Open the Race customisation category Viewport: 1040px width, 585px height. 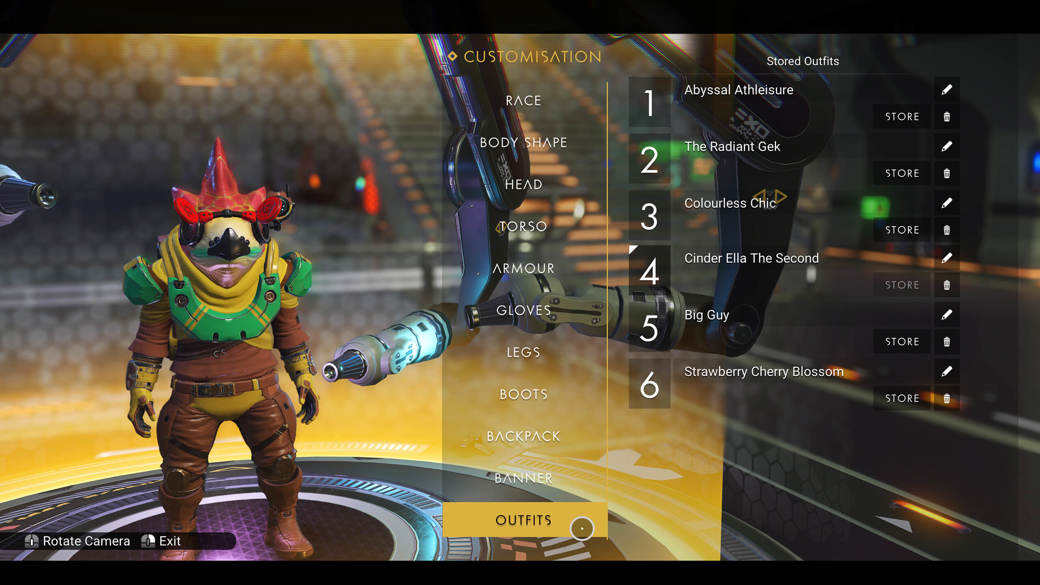click(523, 101)
